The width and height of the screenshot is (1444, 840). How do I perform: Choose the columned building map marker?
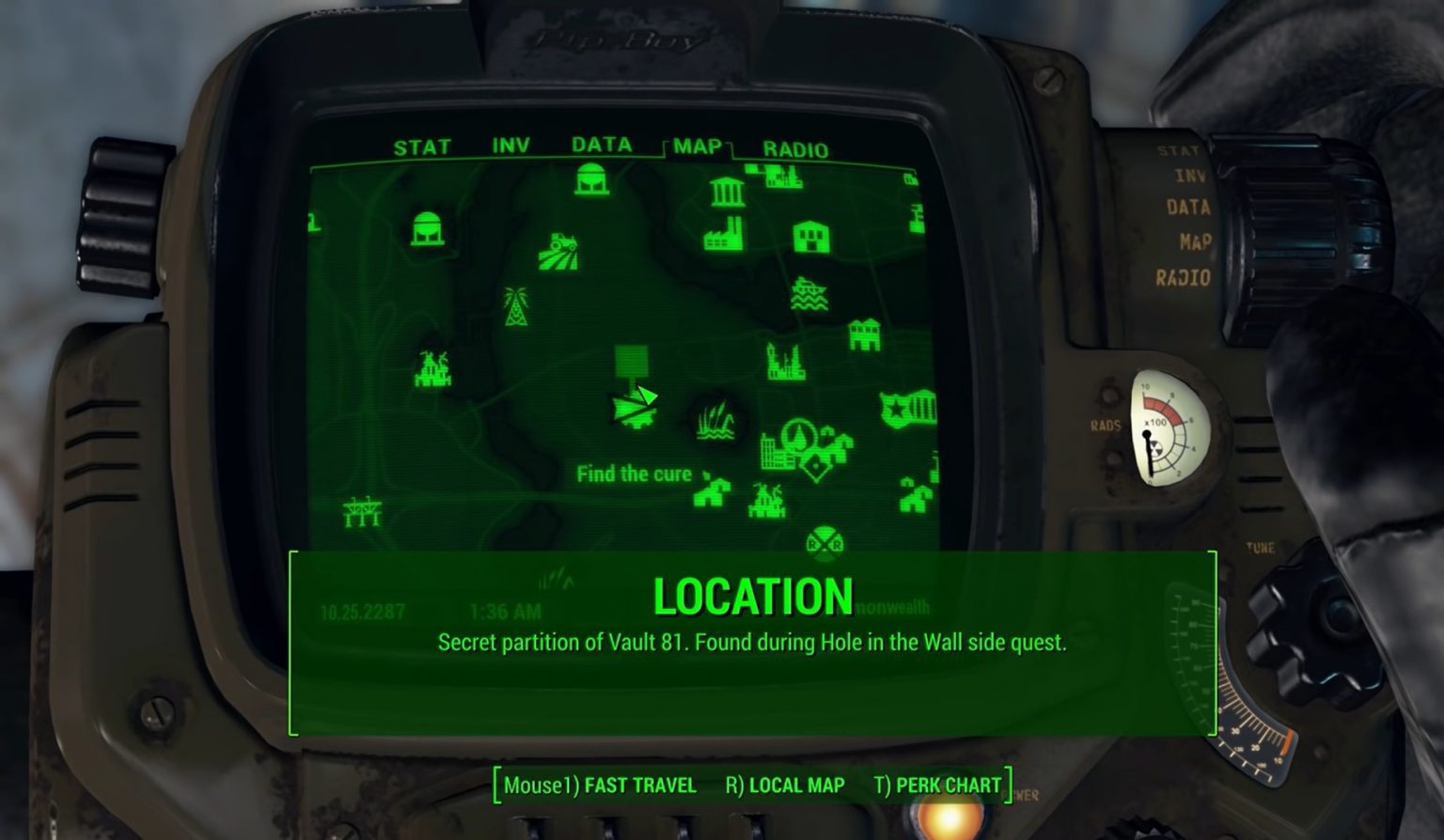pyautogui.click(x=727, y=192)
